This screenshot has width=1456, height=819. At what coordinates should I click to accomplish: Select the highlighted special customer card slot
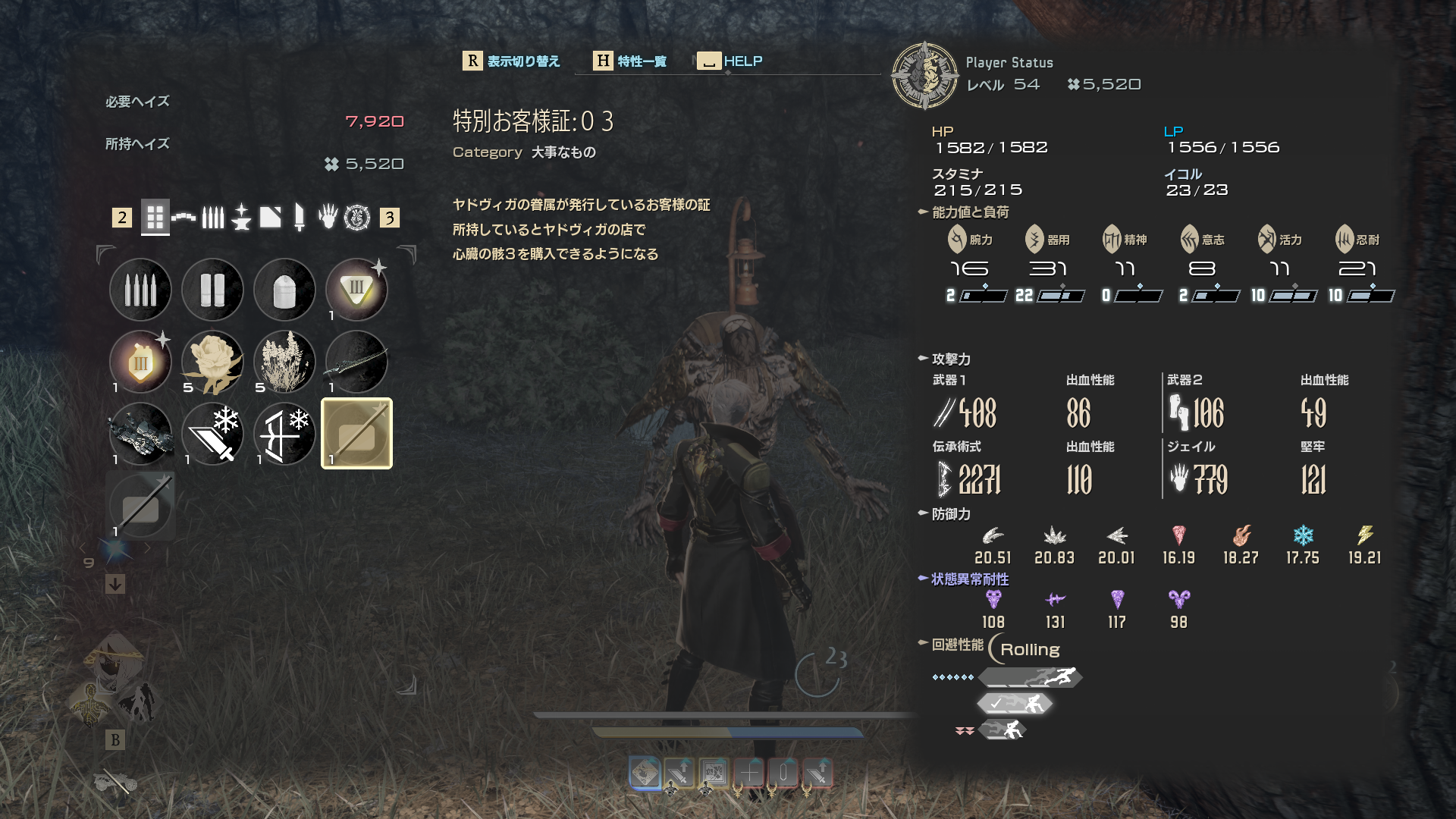click(356, 434)
